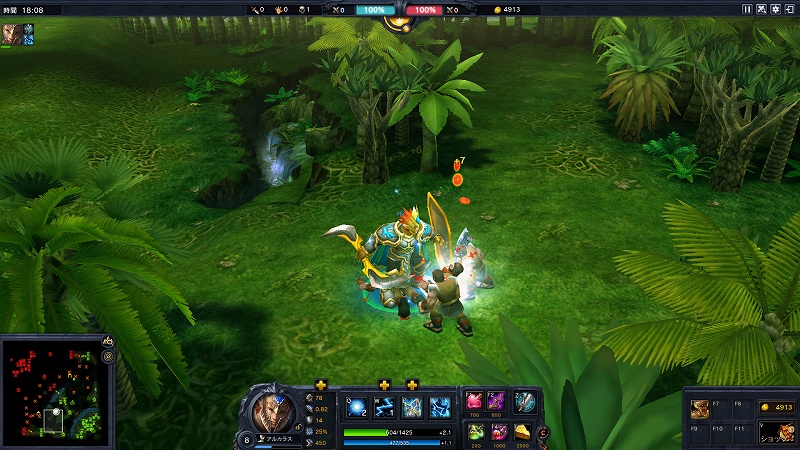Activate the glowing blue orb ability
This screenshot has height=450, width=800.
coord(357,408)
